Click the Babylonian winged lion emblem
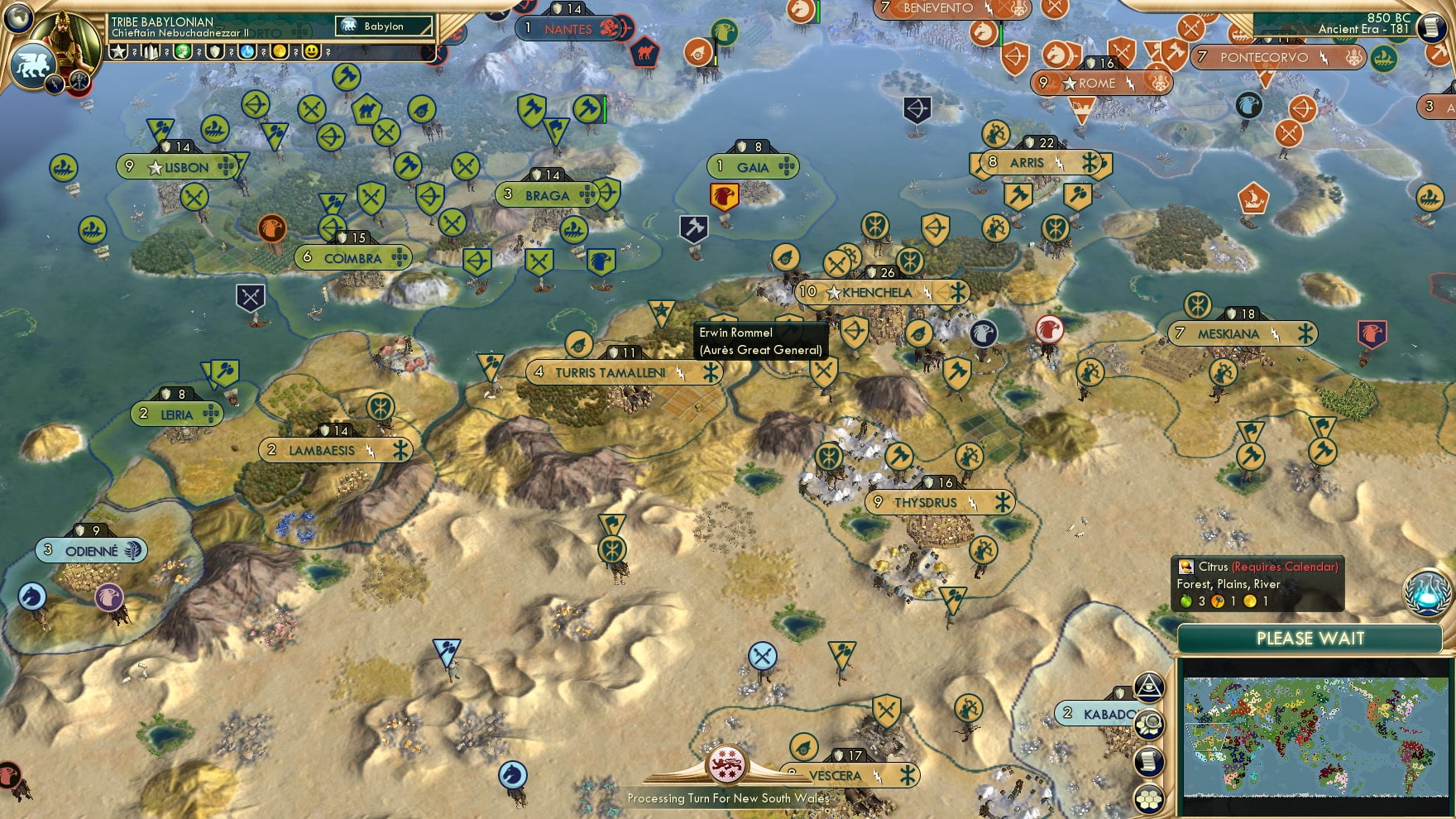This screenshot has width=1456, height=819. [31, 65]
